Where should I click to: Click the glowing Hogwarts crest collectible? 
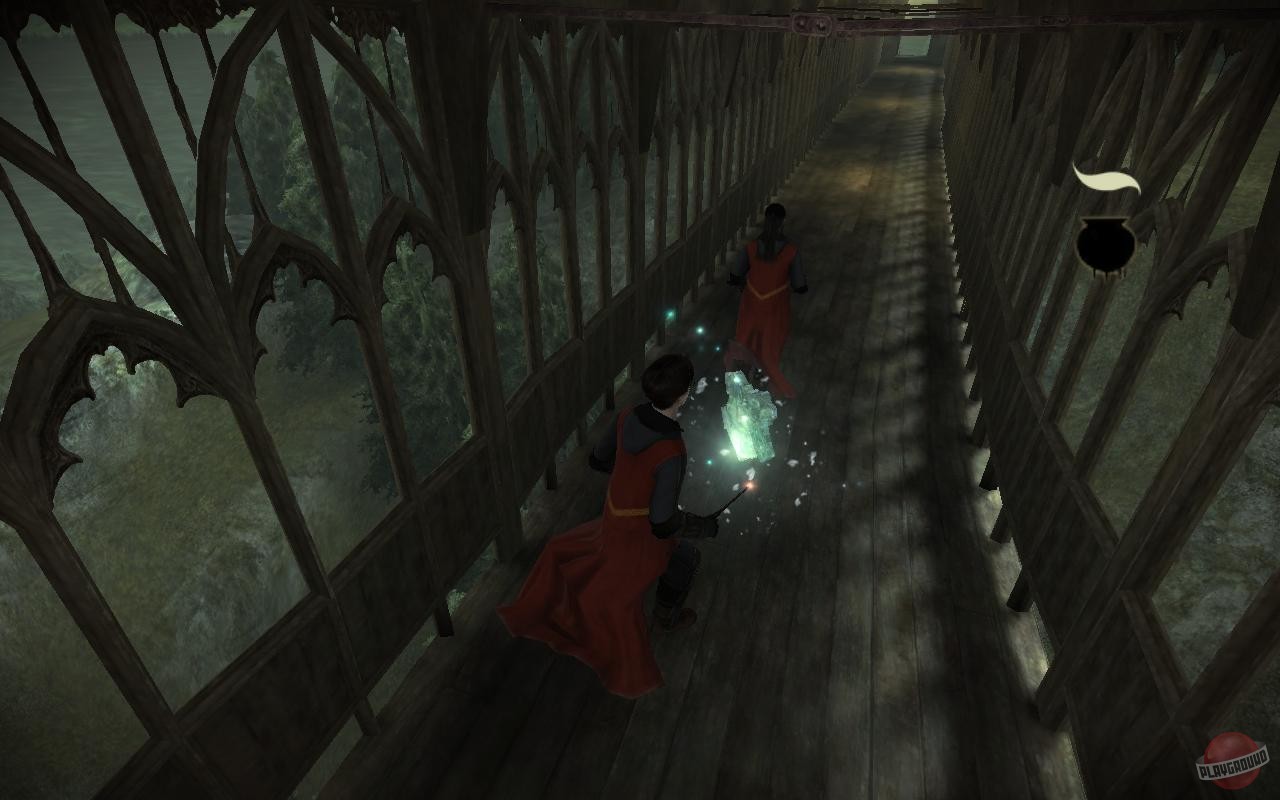click(x=745, y=420)
